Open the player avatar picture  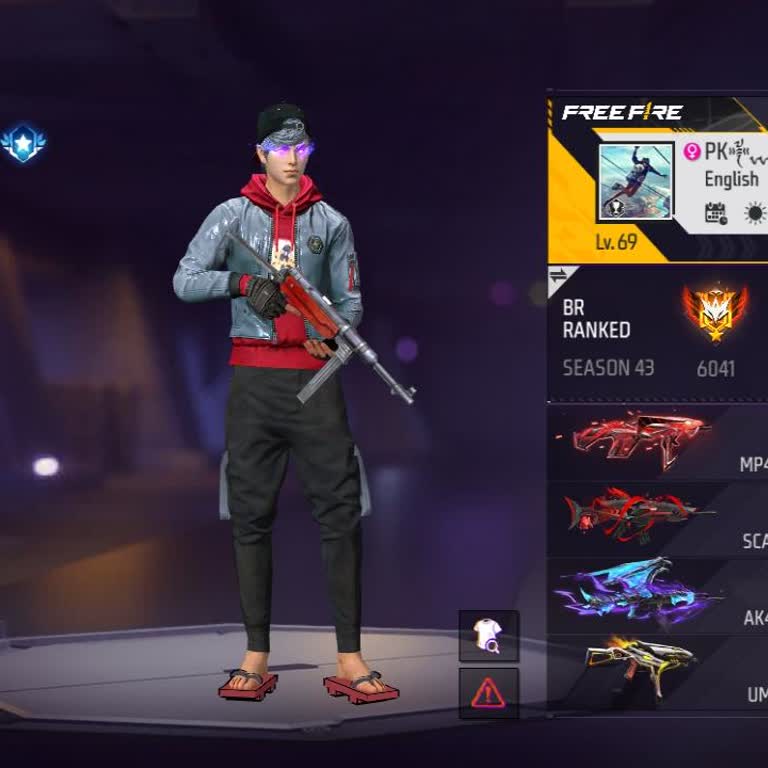tap(636, 182)
